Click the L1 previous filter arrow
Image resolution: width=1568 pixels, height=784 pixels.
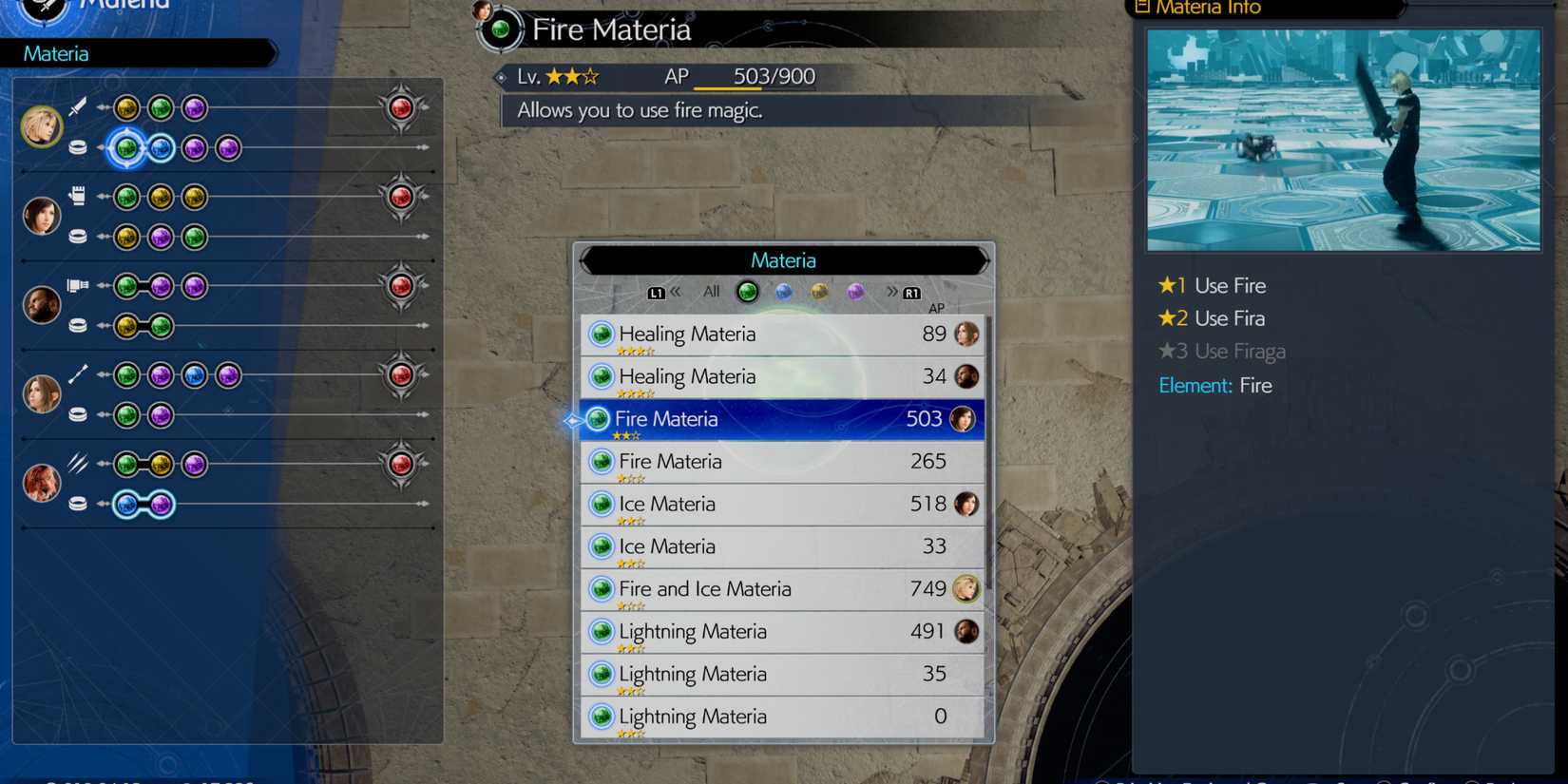(x=658, y=292)
